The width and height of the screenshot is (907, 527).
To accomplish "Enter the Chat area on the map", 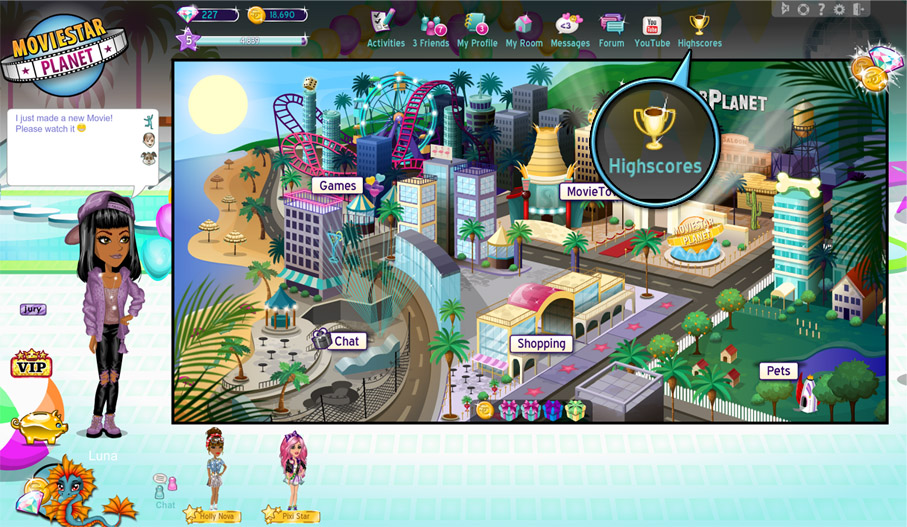I will click(x=346, y=341).
